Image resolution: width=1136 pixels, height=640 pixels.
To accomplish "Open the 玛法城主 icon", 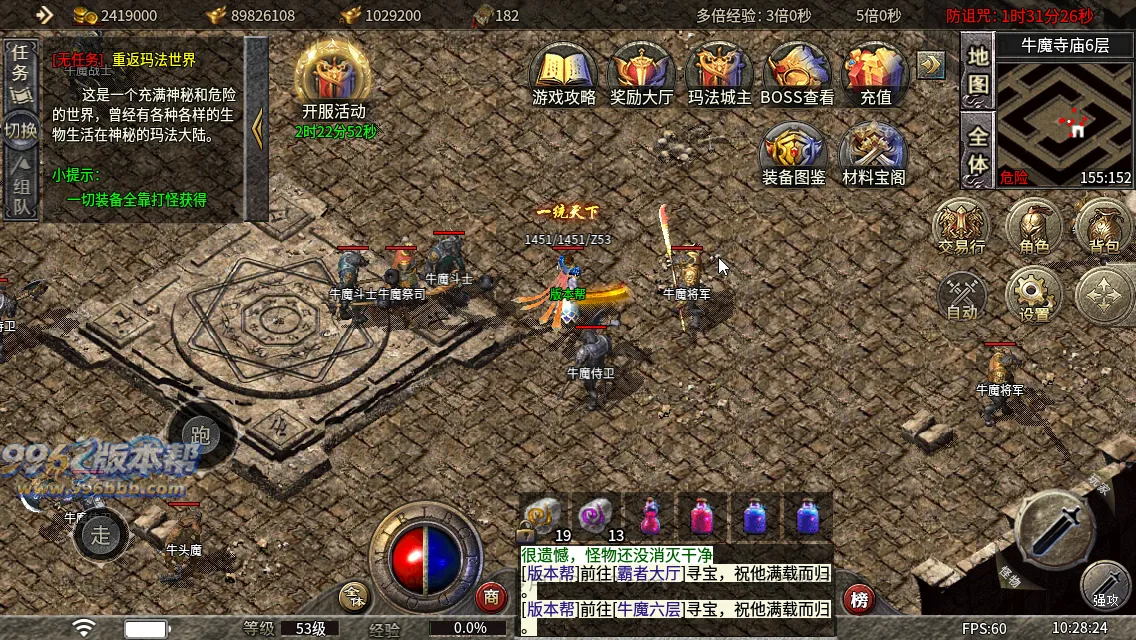I will pos(719,72).
